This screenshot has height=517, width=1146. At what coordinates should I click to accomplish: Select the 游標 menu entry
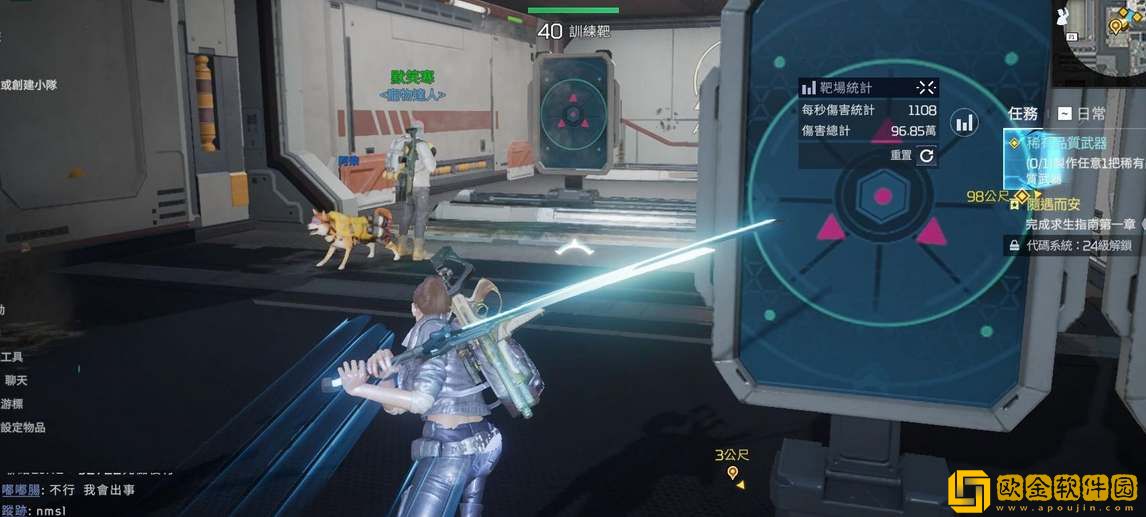[14, 404]
